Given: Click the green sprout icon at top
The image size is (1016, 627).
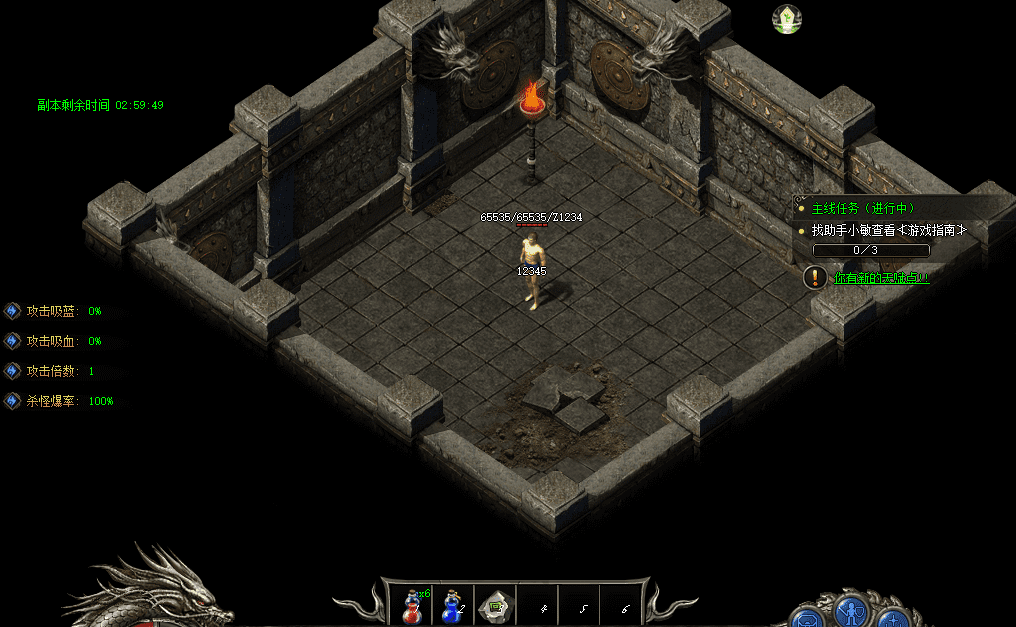Looking at the screenshot, I should [x=787, y=18].
